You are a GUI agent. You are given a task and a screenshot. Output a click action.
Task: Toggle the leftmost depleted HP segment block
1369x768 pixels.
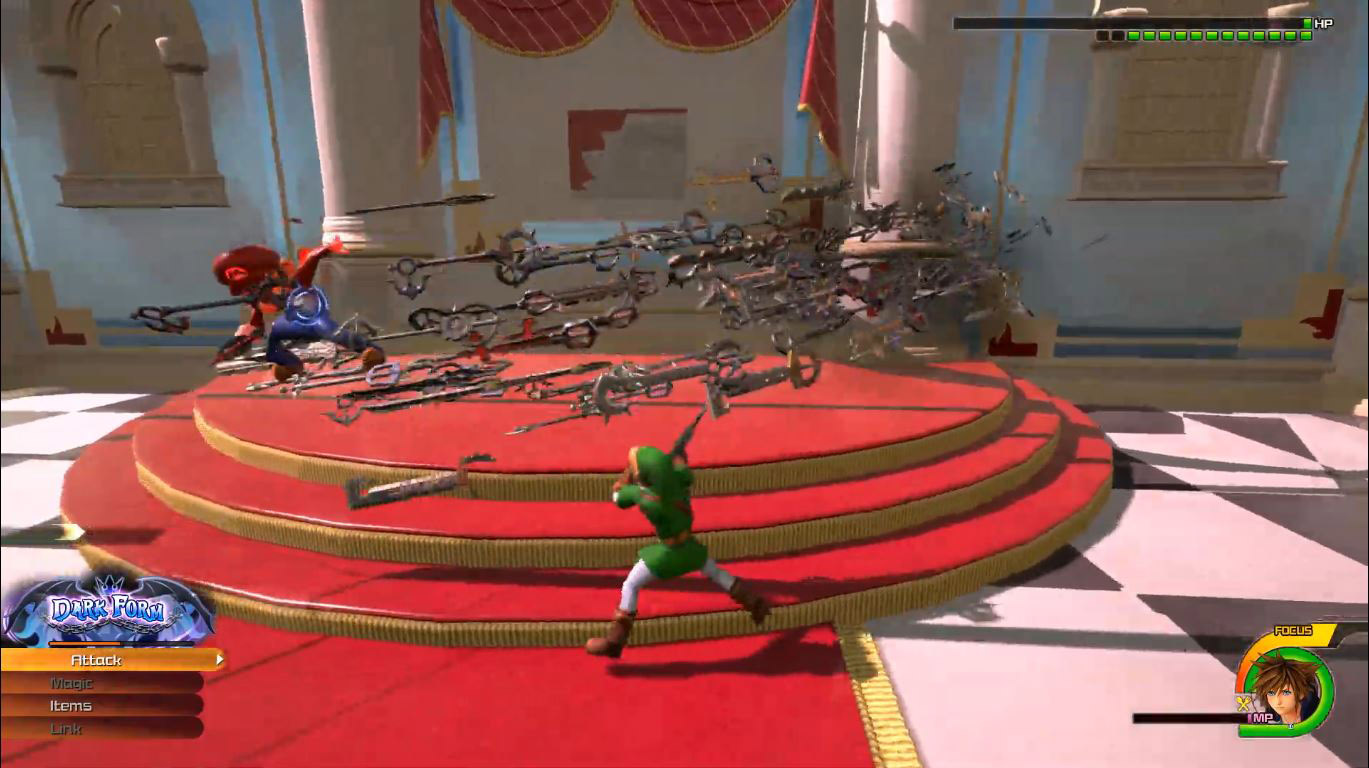1101,36
